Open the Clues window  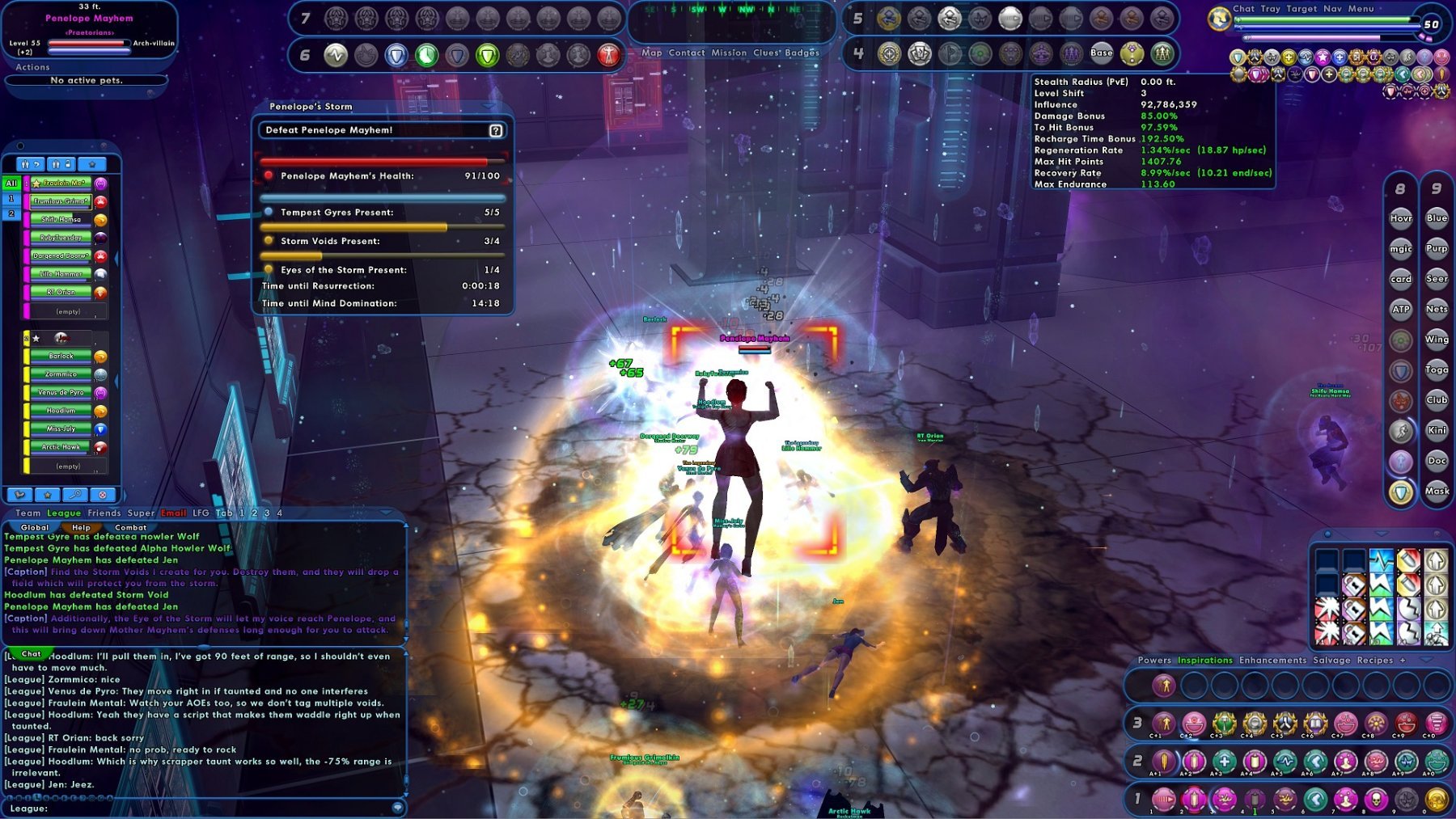coord(767,53)
